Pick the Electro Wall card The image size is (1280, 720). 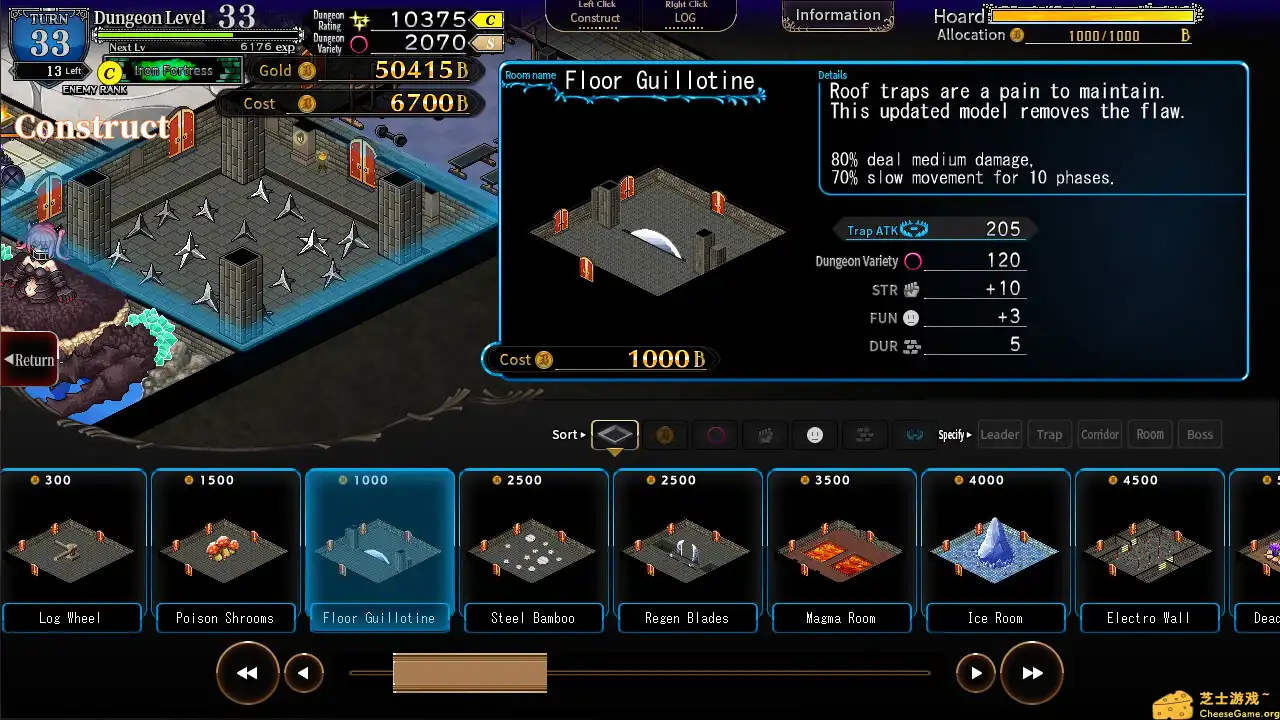[1149, 550]
